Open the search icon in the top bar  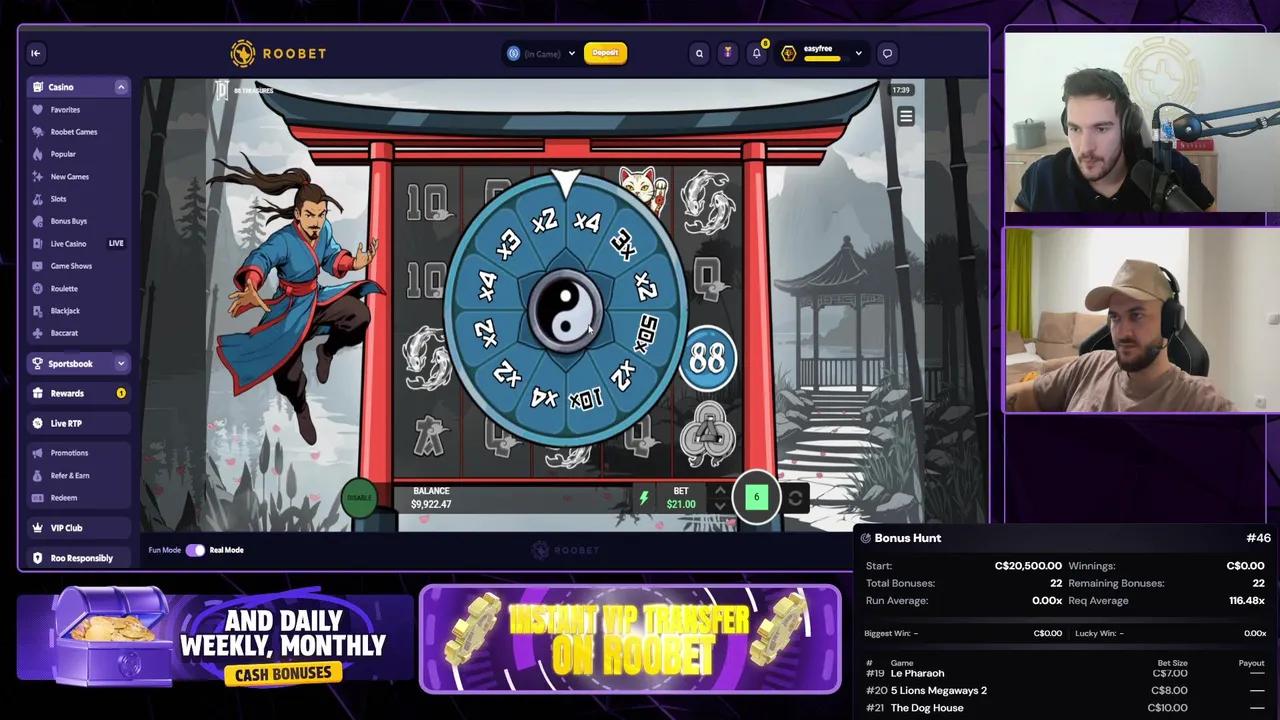pos(699,53)
